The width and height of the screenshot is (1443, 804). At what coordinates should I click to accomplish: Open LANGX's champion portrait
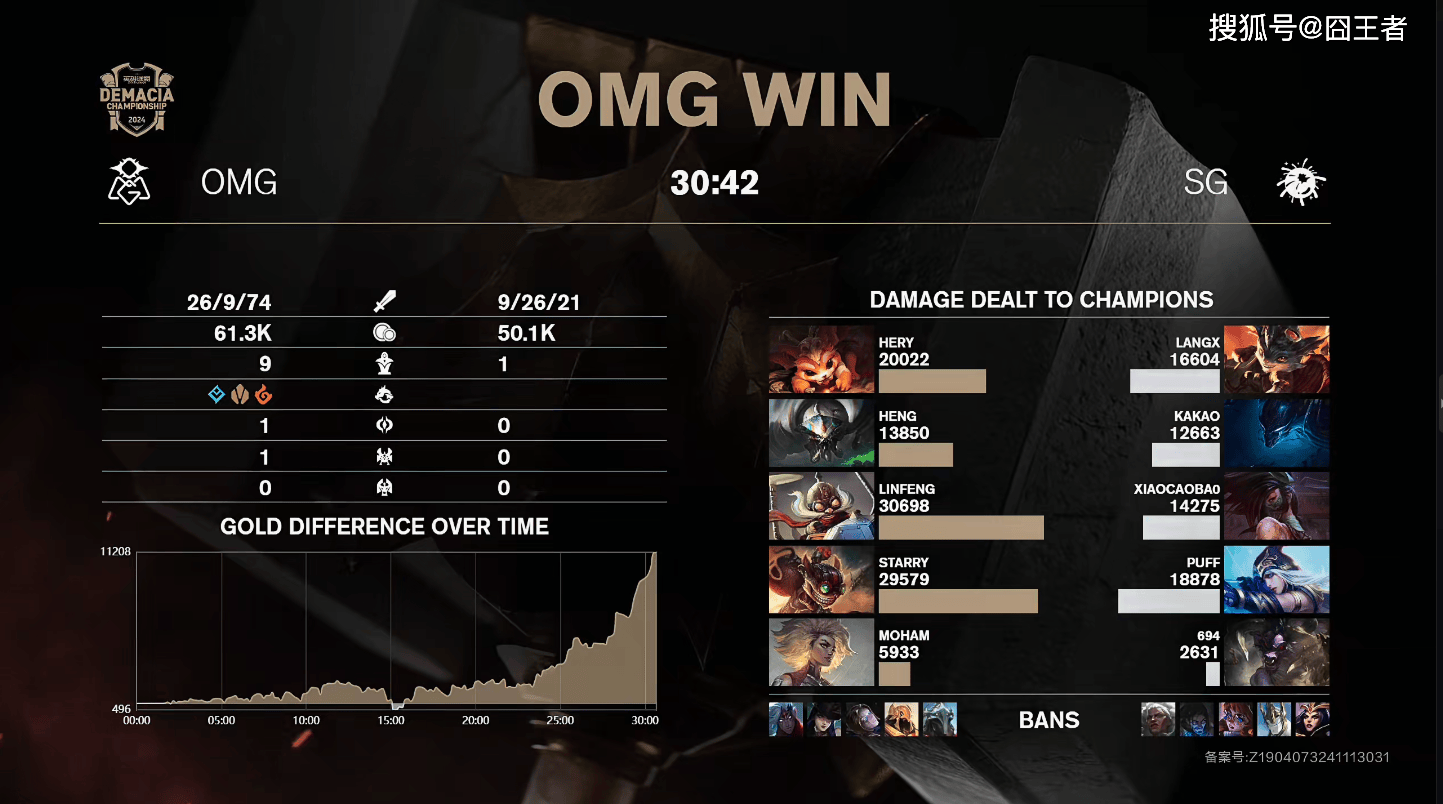pos(1276,359)
